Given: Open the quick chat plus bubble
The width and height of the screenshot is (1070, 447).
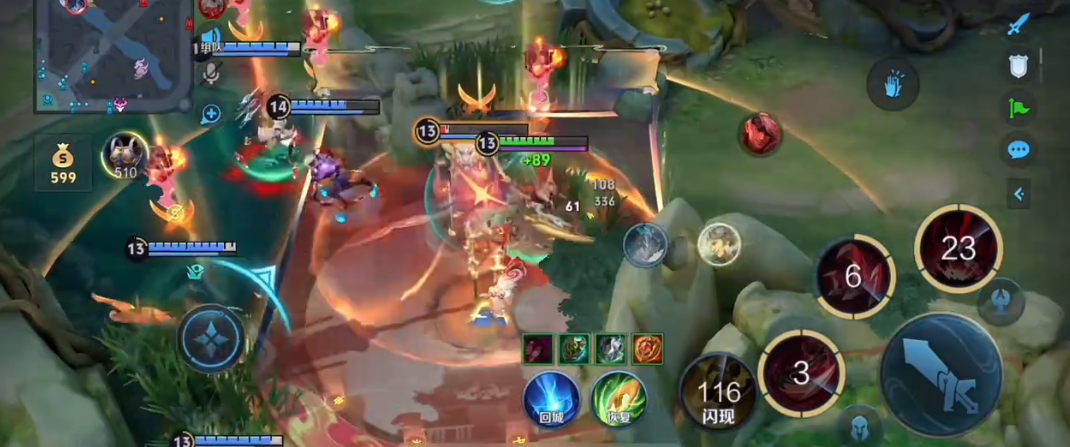Looking at the screenshot, I should click(x=211, y=114).
